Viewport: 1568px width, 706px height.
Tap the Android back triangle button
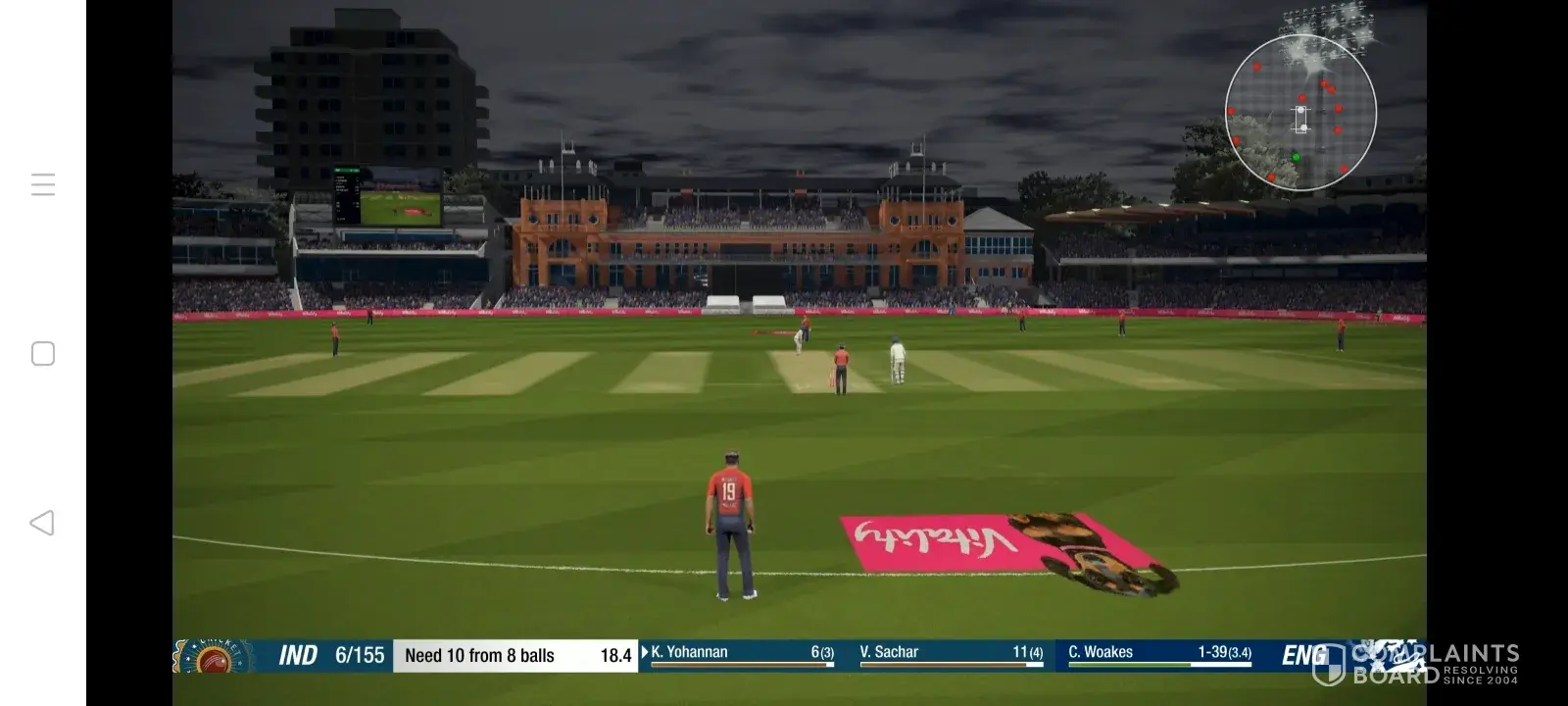pyautogui.click(x=42, y=523)
